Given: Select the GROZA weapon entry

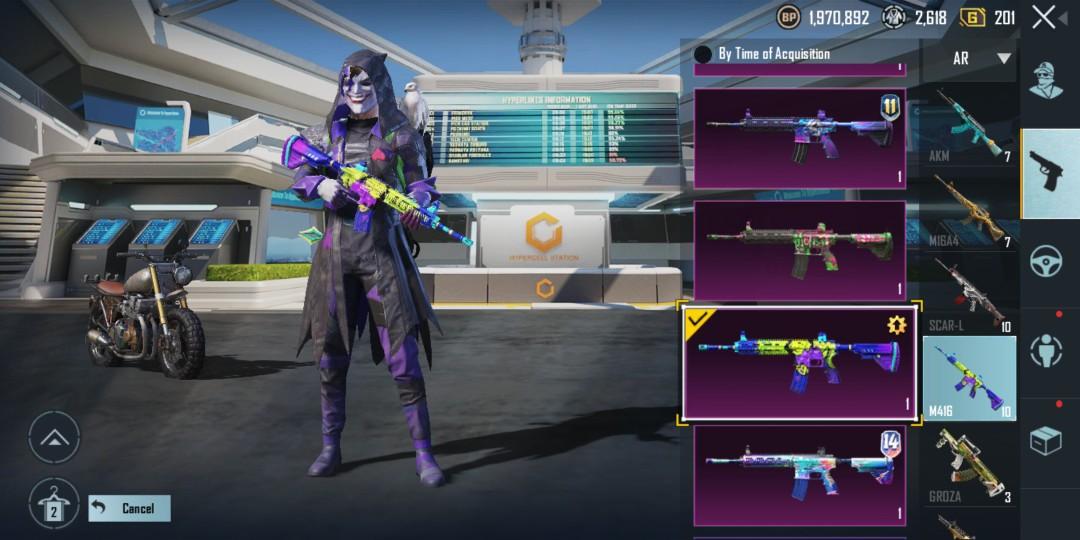Looking at the screenshot, I should point(968,465).
